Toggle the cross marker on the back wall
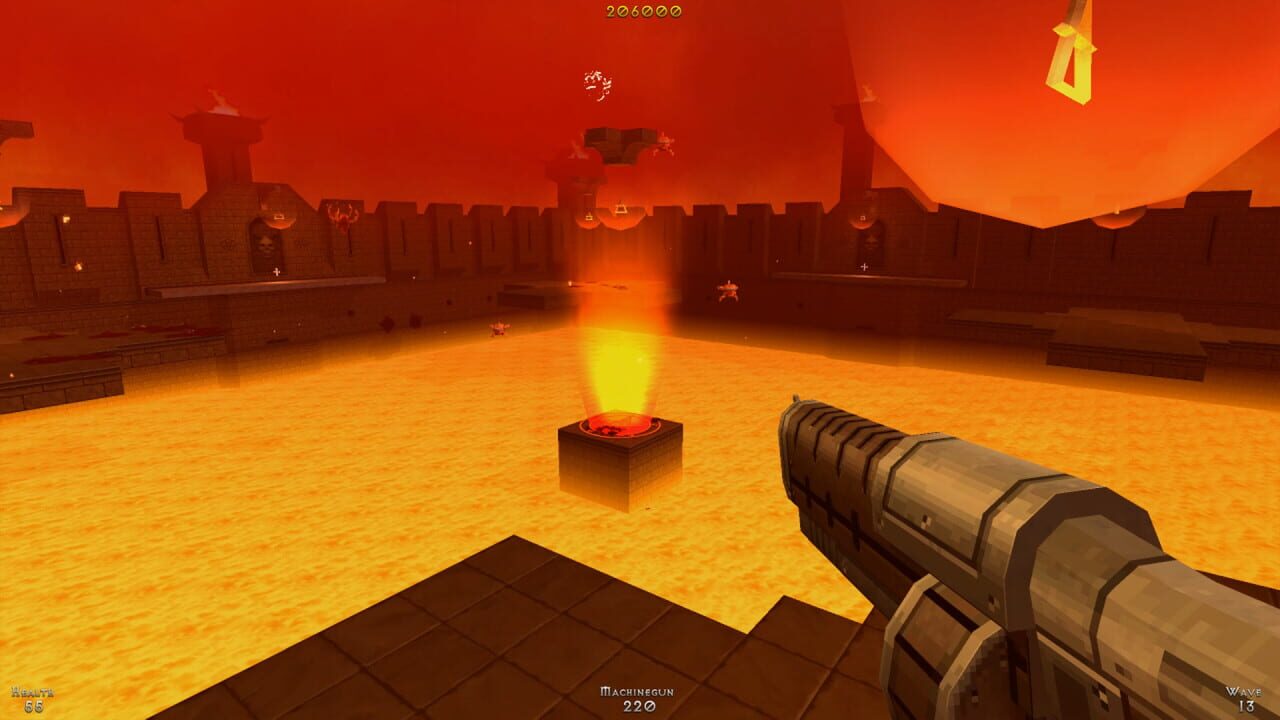Image resolution: width=1280 pixels, height=720 pixels. [x=276, y=271]
